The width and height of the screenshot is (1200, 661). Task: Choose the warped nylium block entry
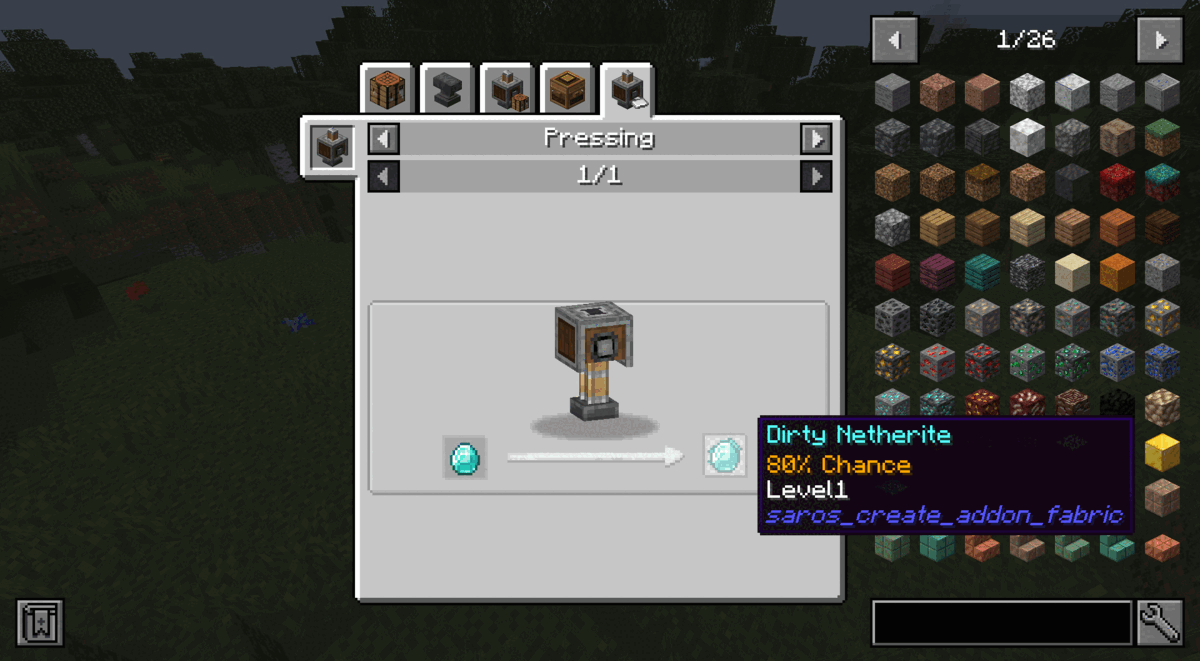tap(1162, 182)
